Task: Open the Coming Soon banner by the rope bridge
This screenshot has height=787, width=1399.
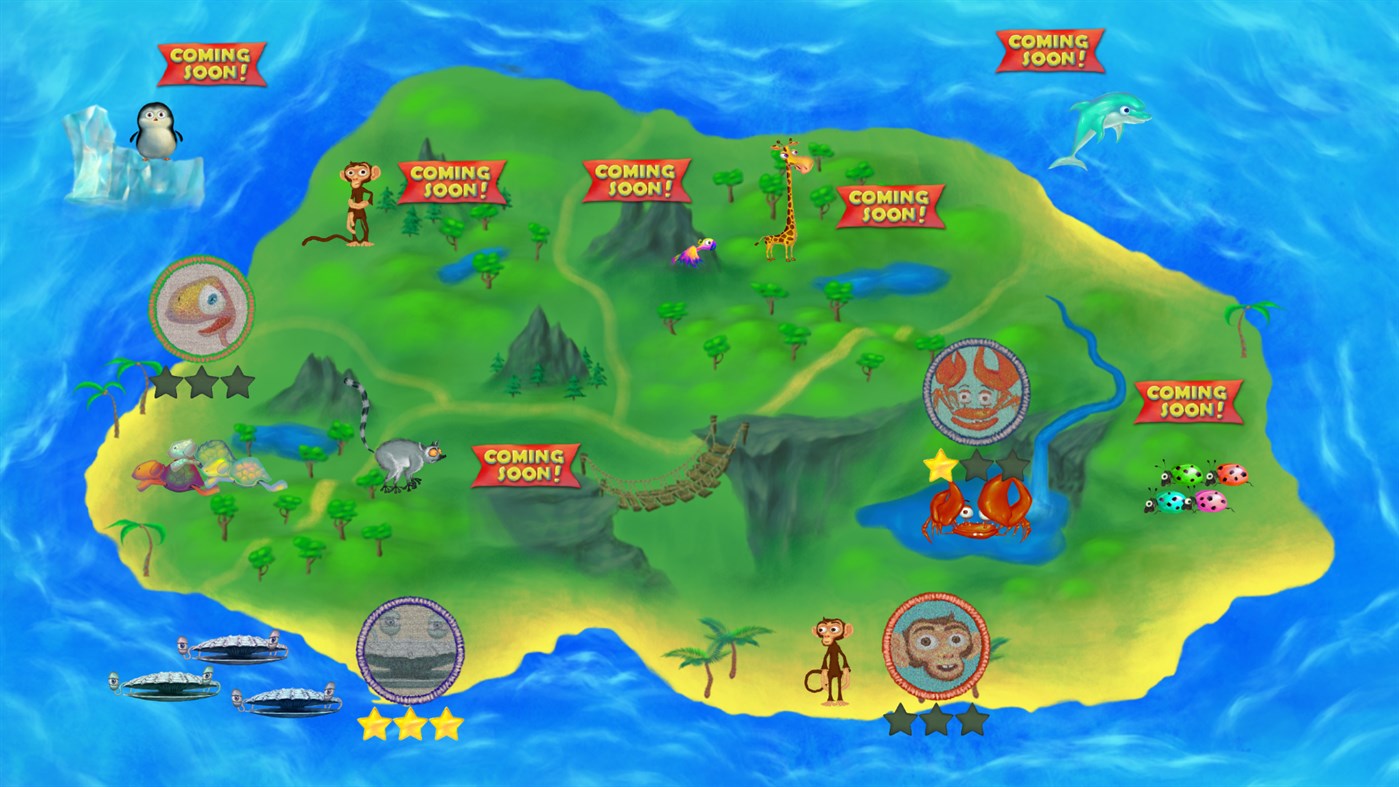Action: pos(524,464)
